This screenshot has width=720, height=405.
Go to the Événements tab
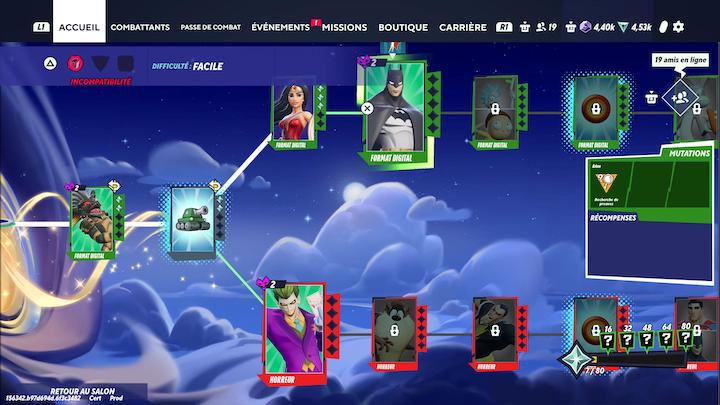click(280, 27)
